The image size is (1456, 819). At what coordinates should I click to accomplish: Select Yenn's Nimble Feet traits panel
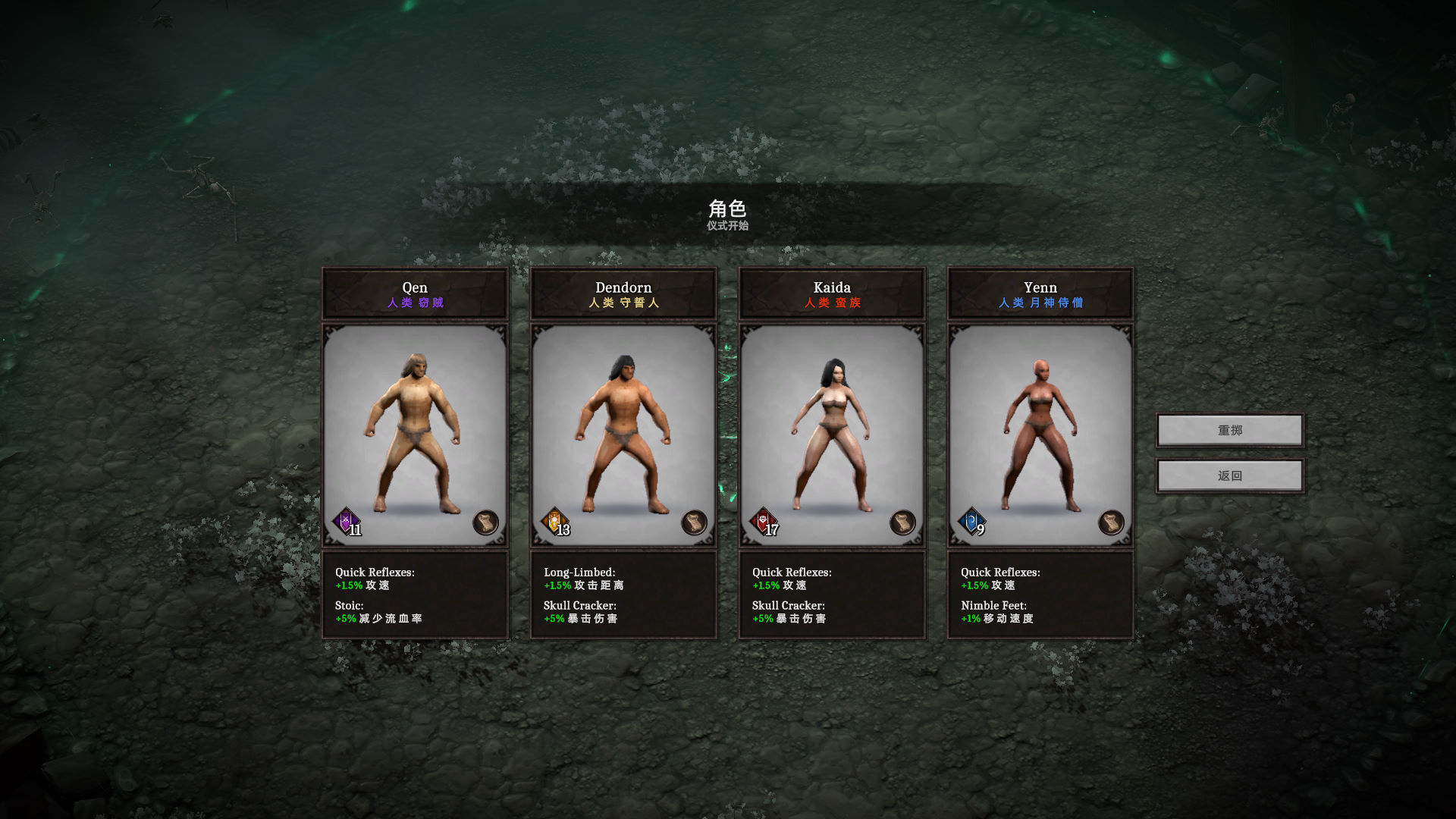click(x=1040, y=595)
